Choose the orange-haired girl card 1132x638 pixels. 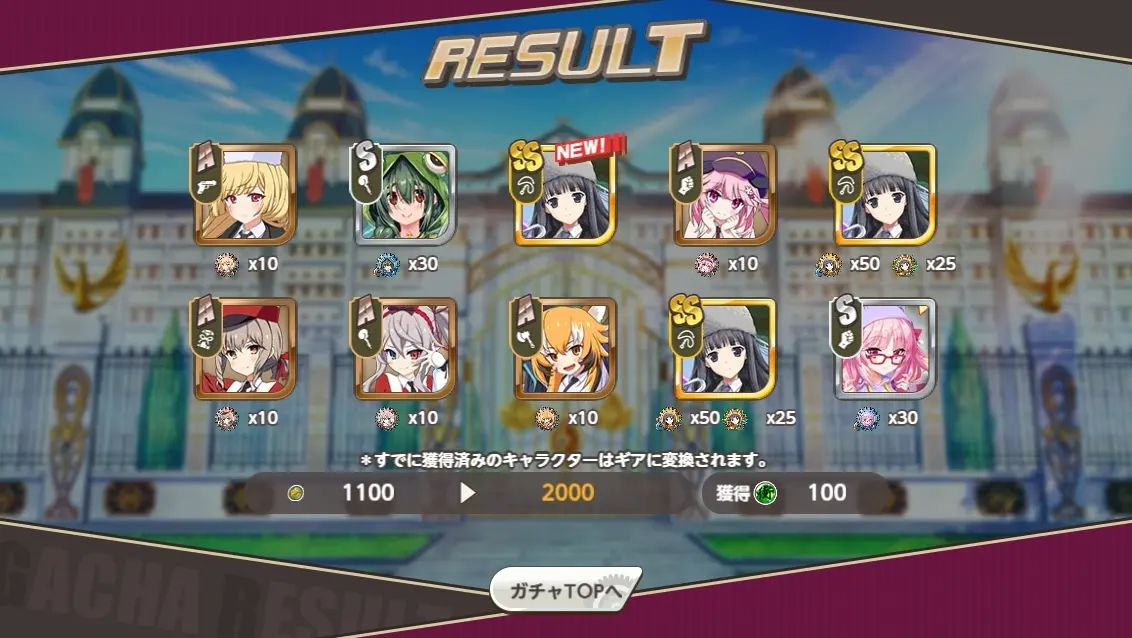point(565,350)
